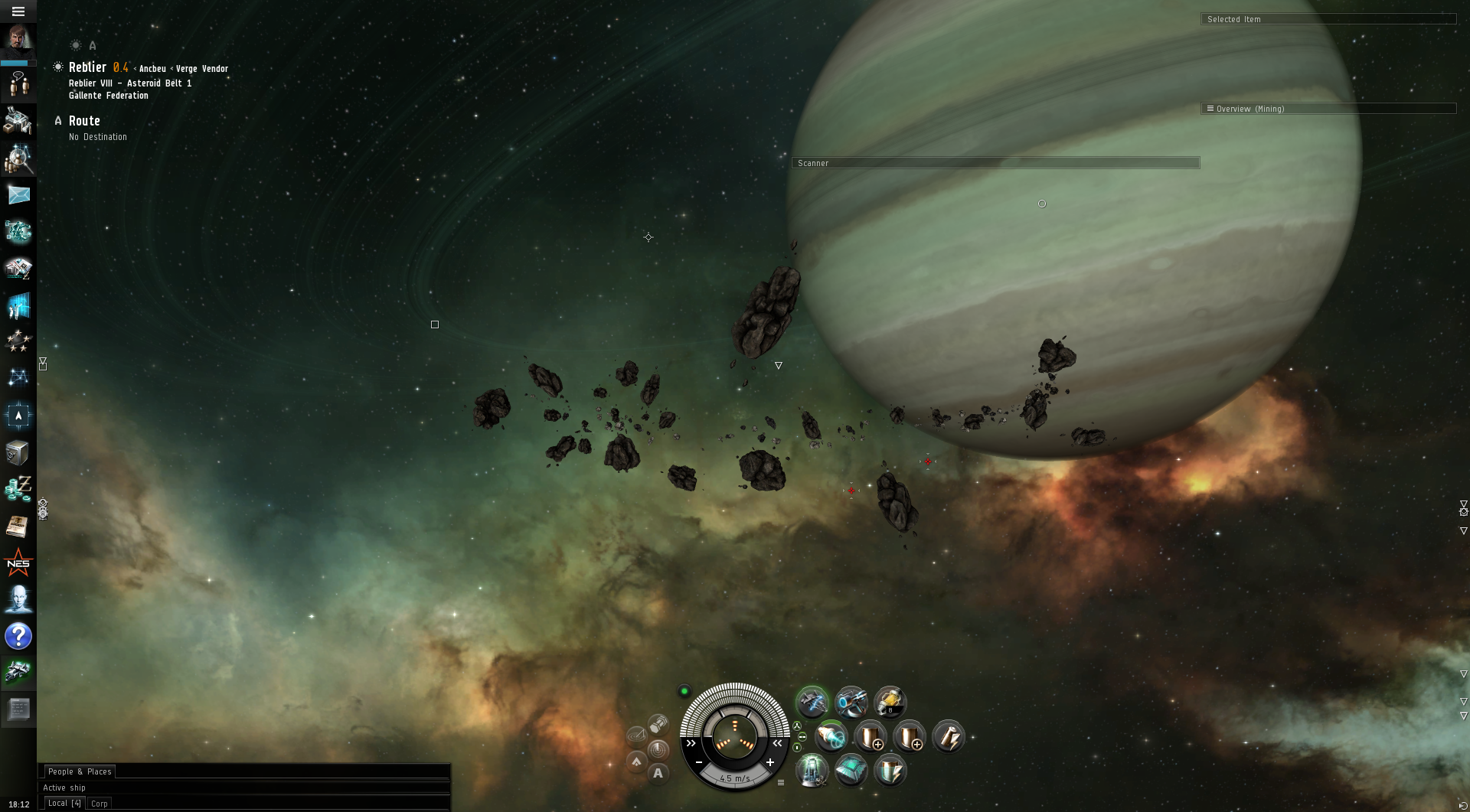Expand the Scanner window header
Image resolution: width=1470 pixels, height=812 pixels.
(995, 163)
